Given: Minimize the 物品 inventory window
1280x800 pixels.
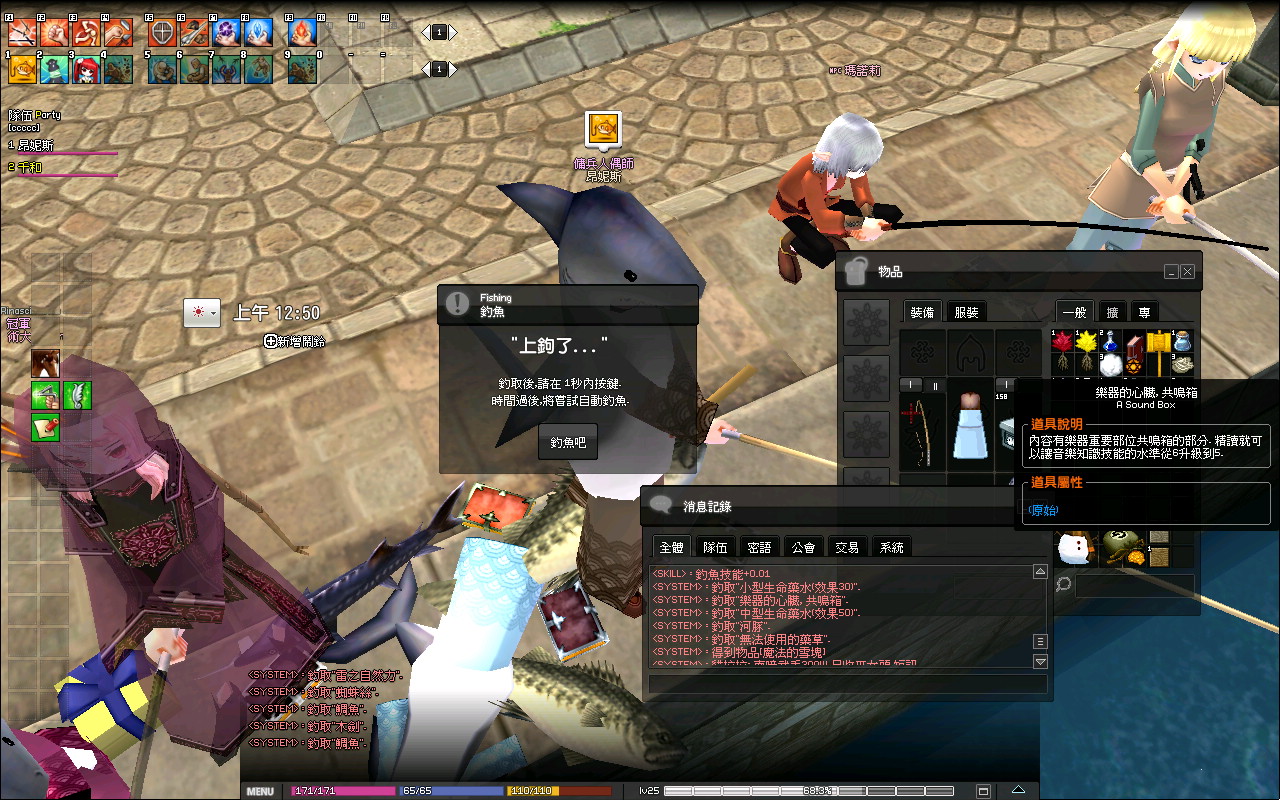Looking at the screenshot, I should 1171,271.
